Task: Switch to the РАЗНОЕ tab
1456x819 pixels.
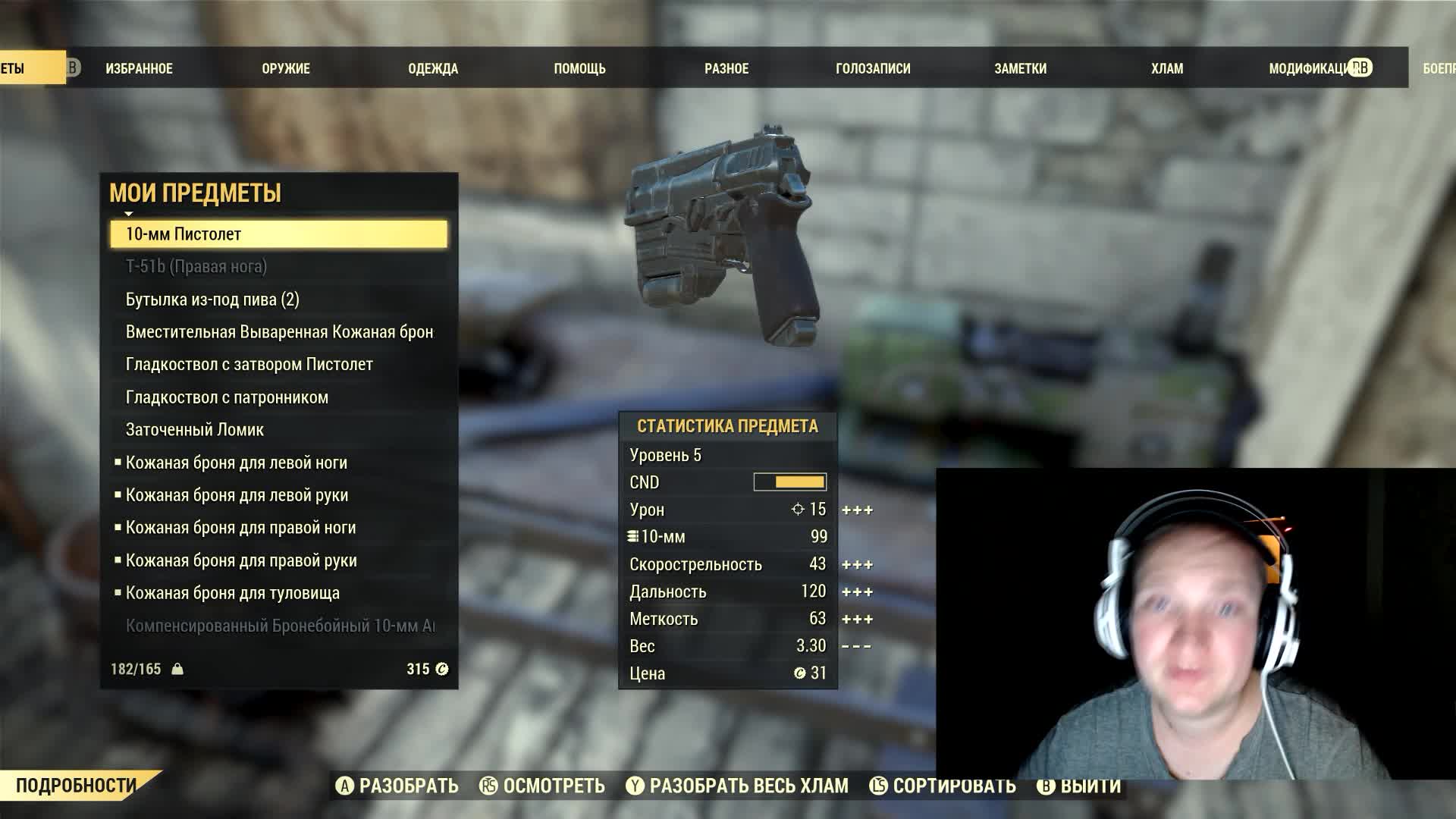Action: (726, 68)
